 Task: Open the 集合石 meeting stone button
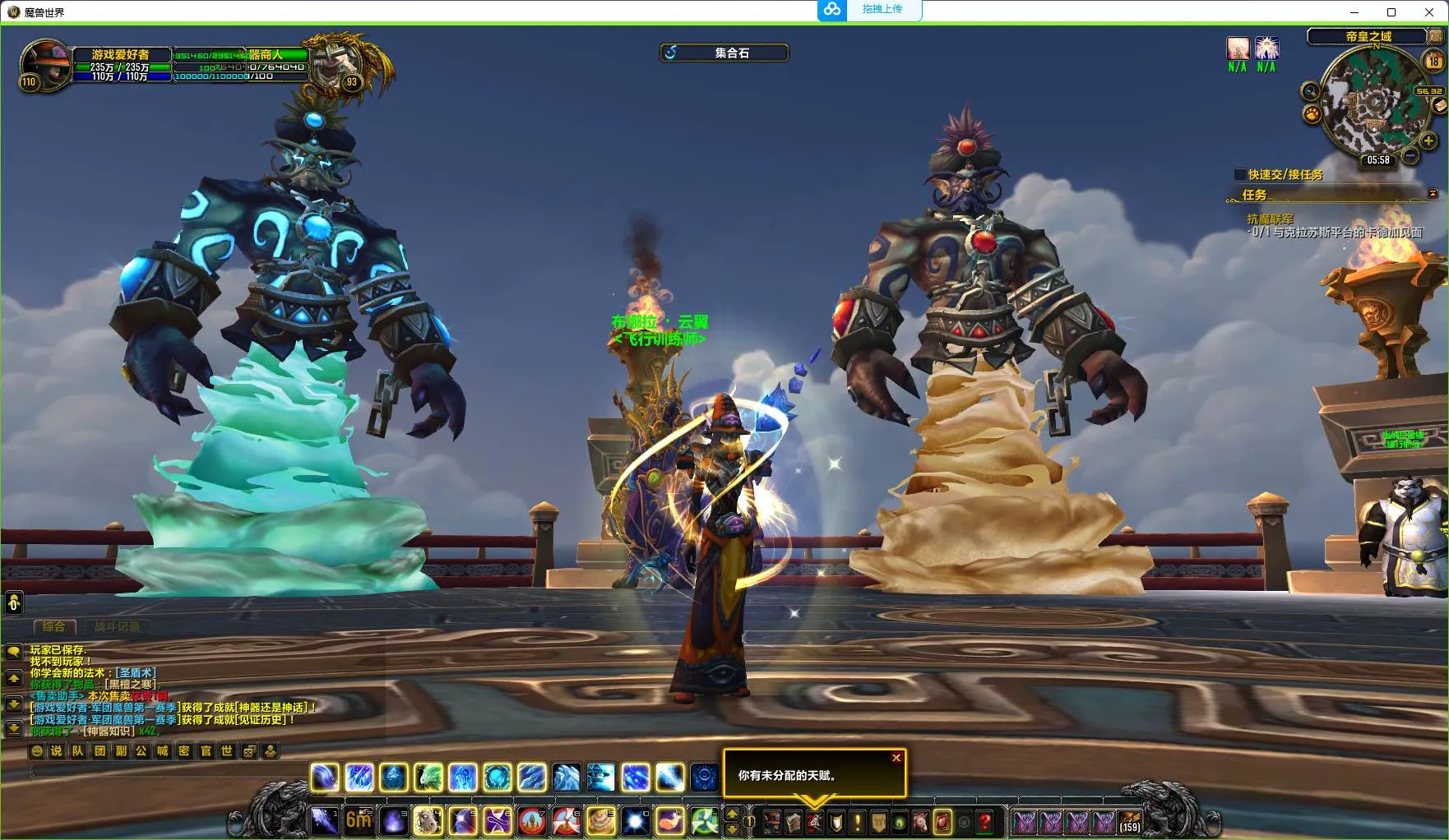coord(724,53)
